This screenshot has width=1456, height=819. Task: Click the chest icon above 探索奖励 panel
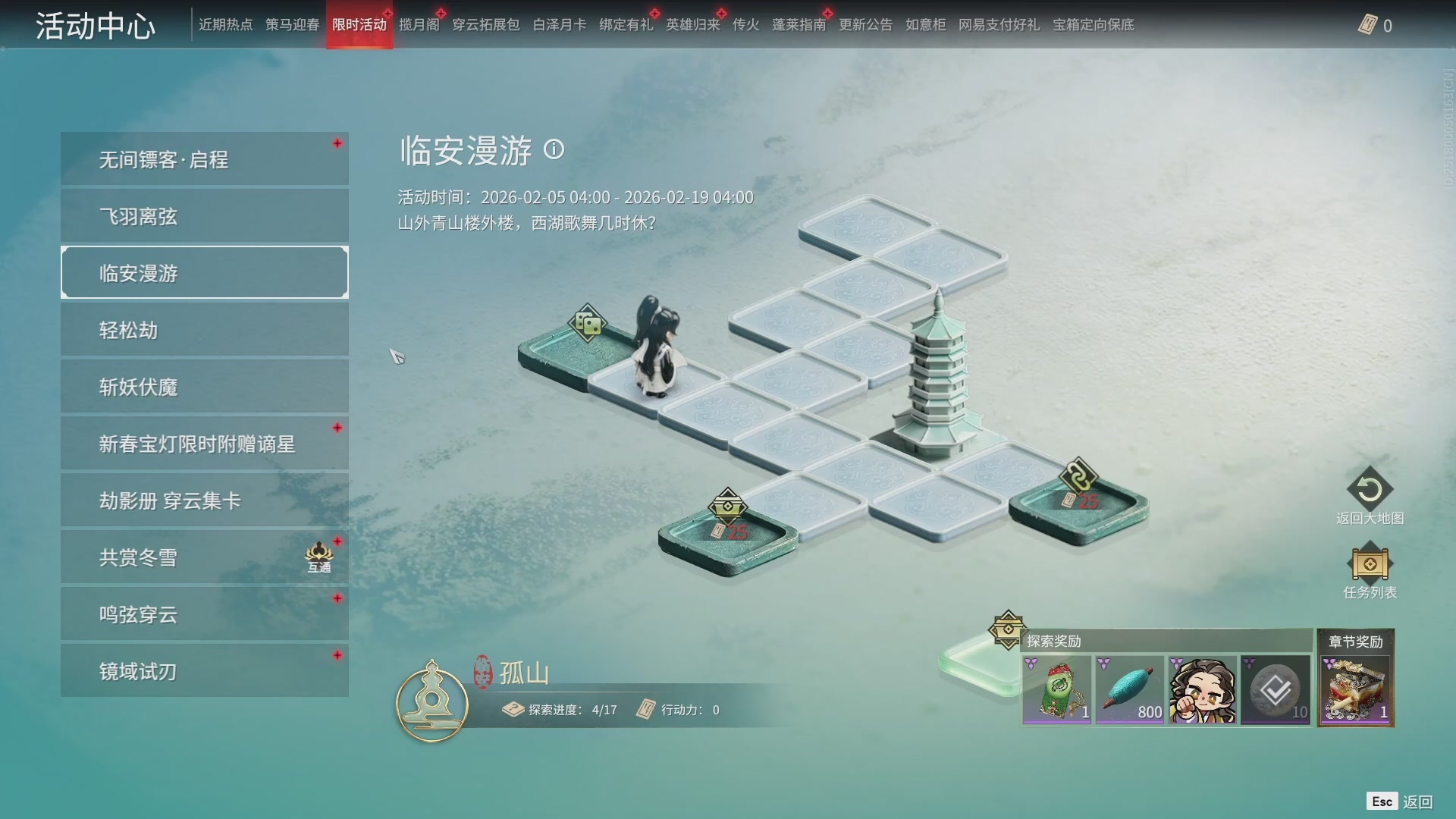pyautogui.click(x=1007, y=628)
